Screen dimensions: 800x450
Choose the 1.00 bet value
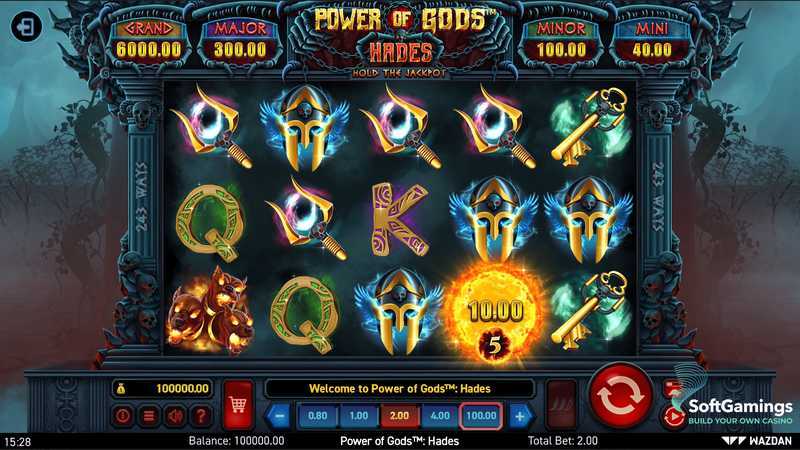coord(358,415)
